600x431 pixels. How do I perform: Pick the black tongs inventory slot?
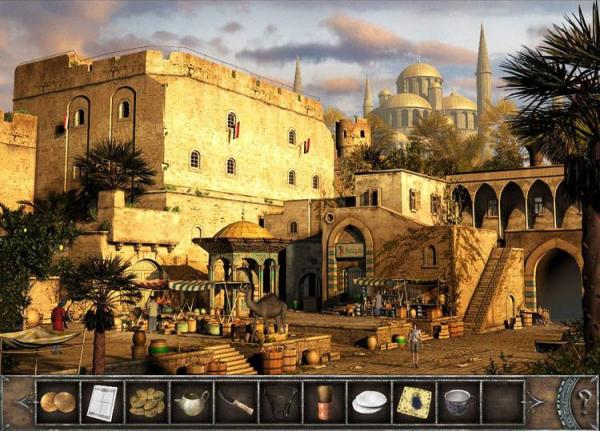click(281, 402)
